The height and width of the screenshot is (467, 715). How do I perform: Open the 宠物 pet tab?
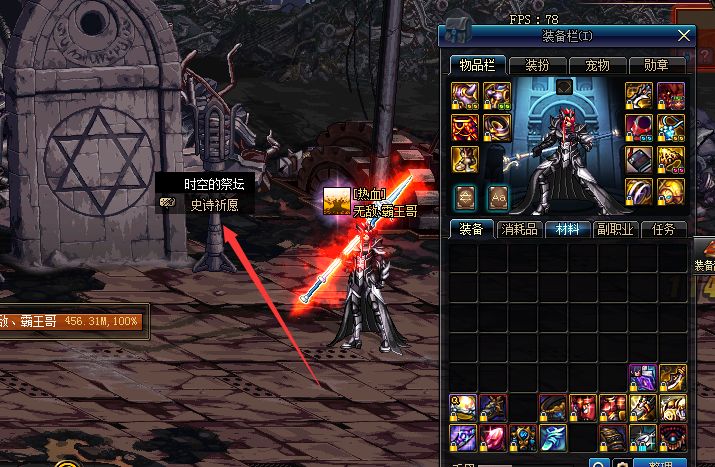coord(597,66)
